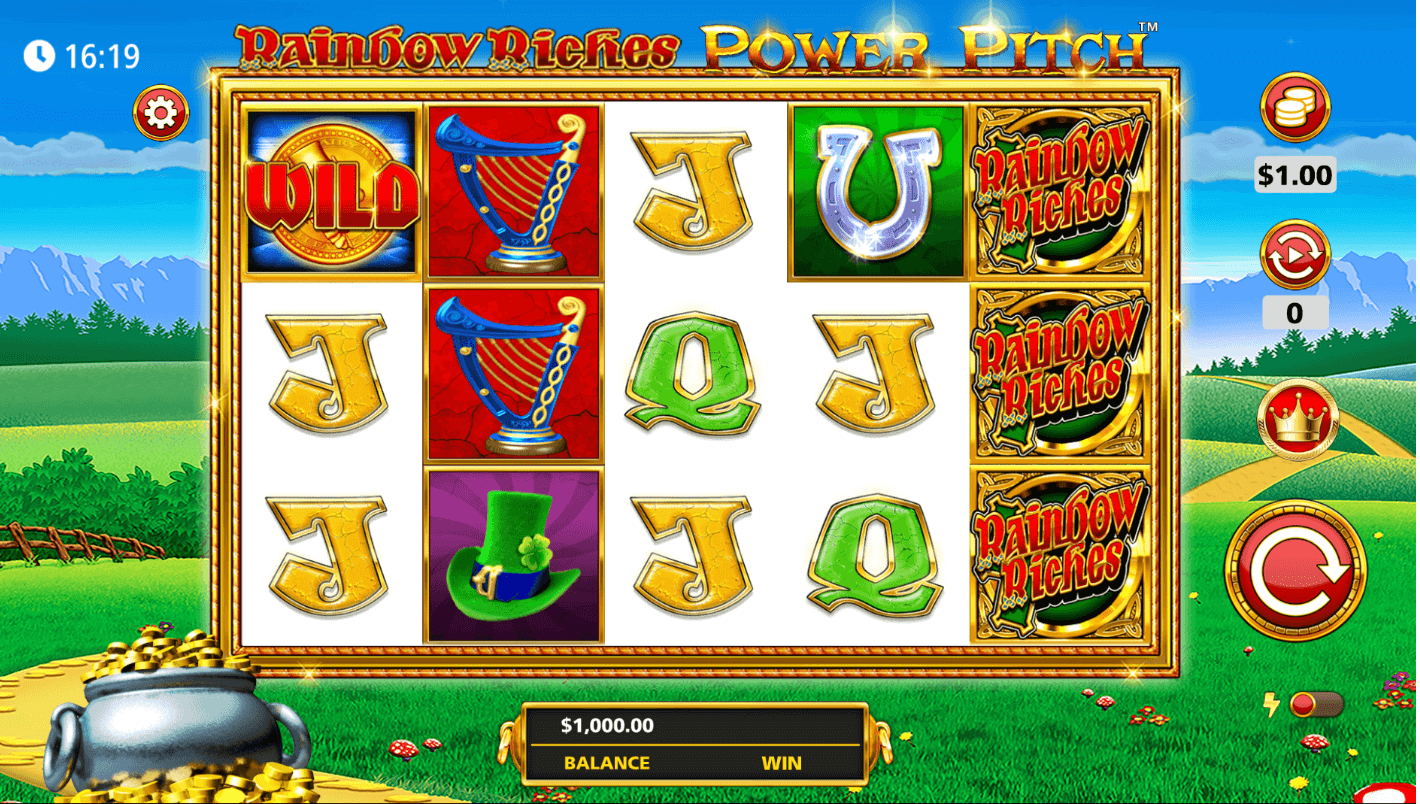This screenshot has height=804, width=1420.
Task: Switch to the WIN tab
Action: tap(783, 763)
